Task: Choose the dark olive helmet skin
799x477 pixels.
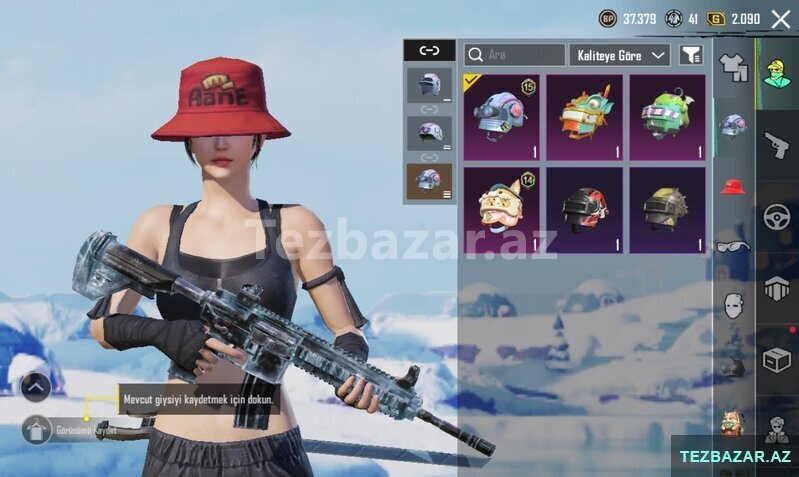Action: pyautogui.click(x=667, y=209)
